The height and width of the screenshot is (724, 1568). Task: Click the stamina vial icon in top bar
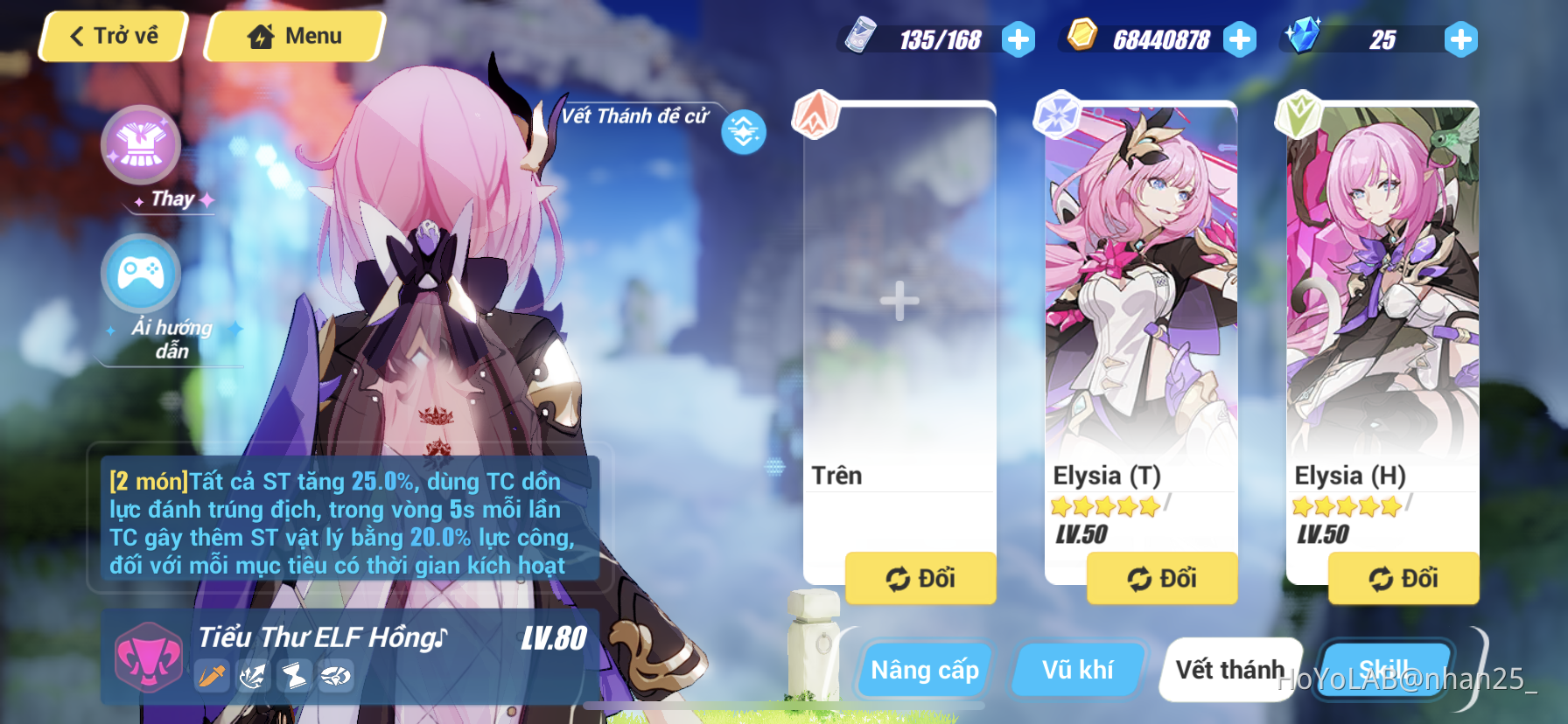pos(862,37)
